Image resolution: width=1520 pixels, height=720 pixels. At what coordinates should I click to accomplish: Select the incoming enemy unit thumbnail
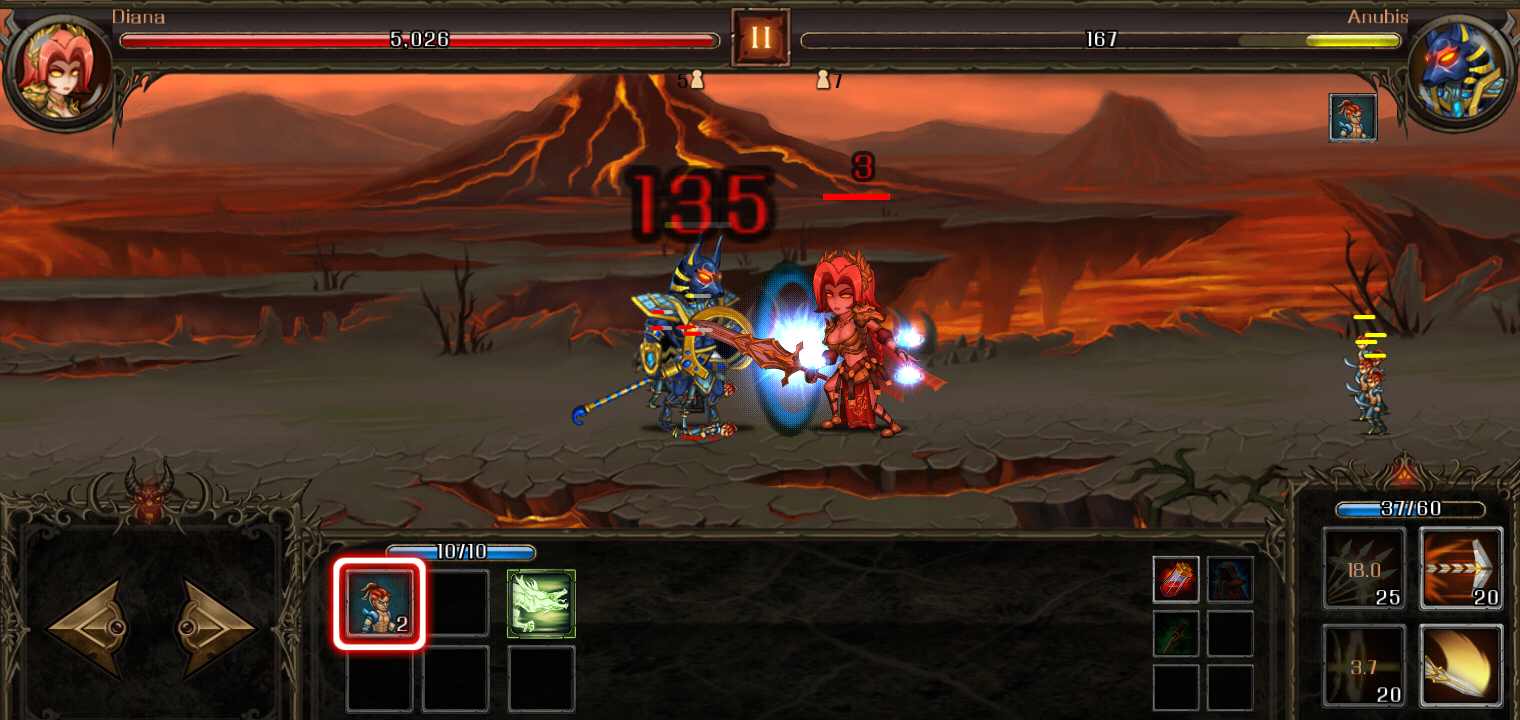tap(1353, 115)
